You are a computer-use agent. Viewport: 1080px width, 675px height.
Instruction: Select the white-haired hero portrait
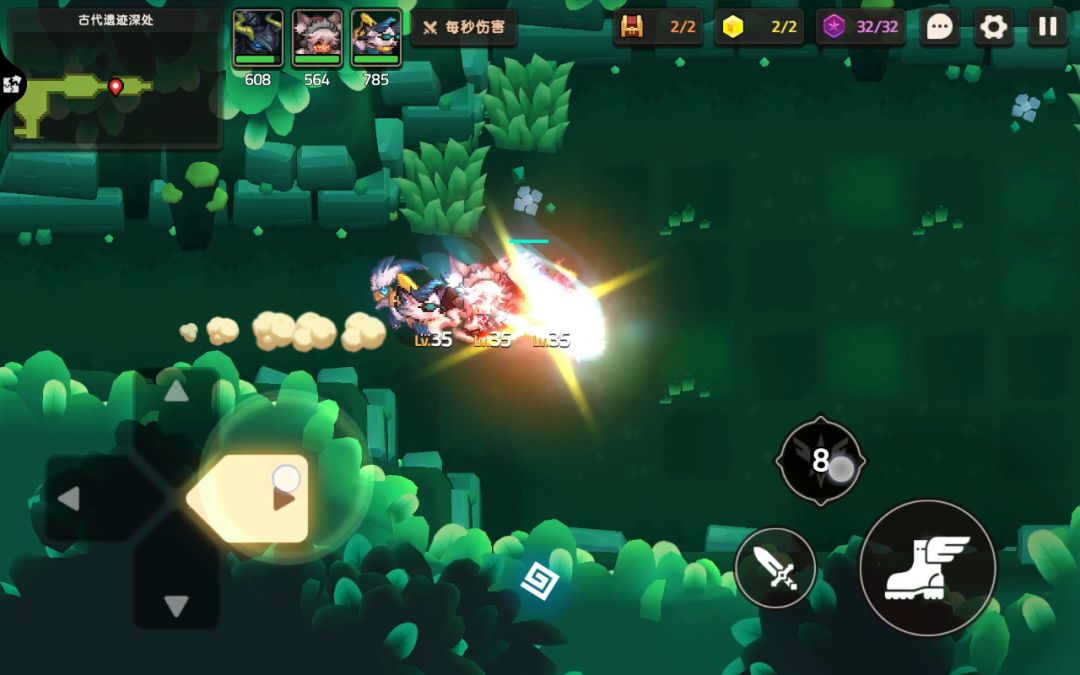pyautogui.click(x=317, y=39)
